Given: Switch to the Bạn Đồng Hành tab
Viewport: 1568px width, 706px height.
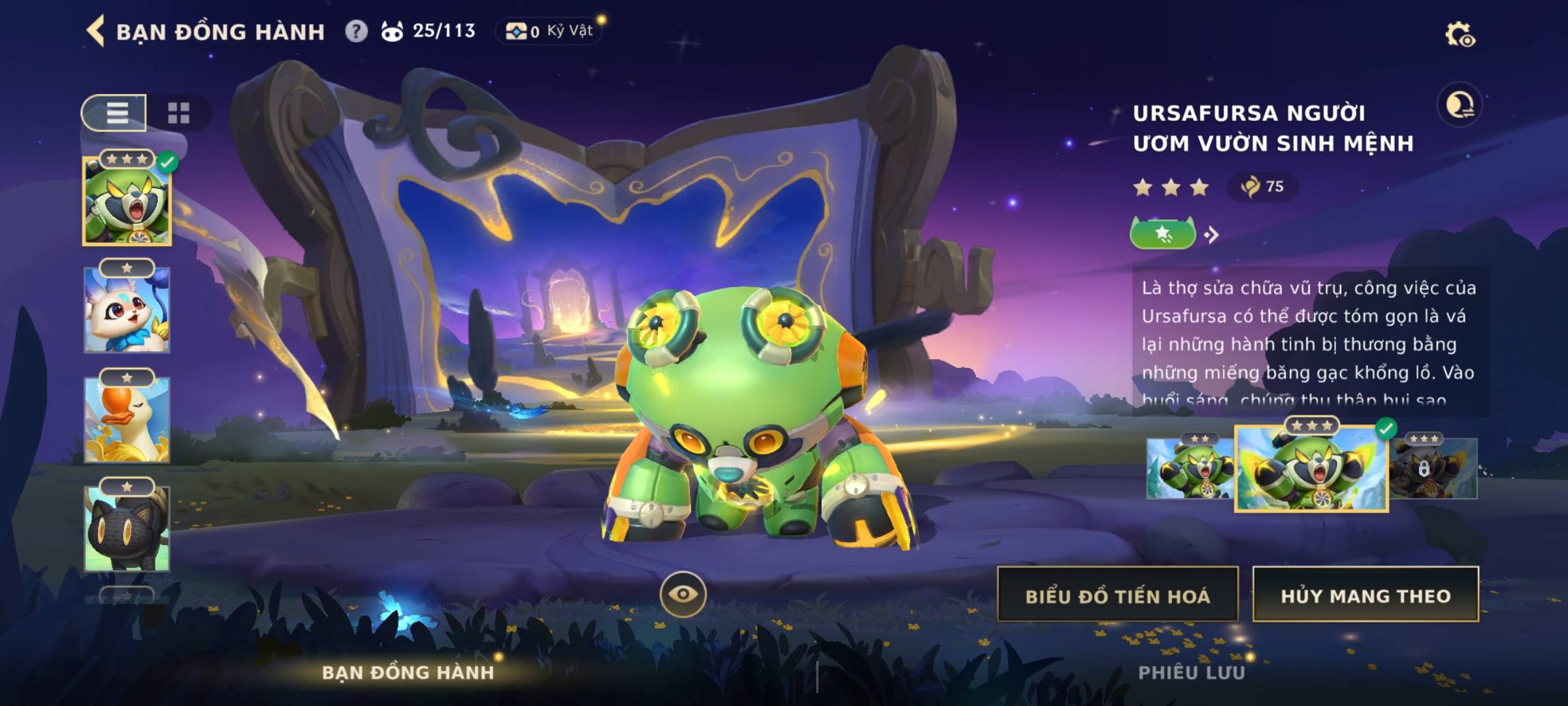Looking at the screenshot, I should (x=408, y=673).
